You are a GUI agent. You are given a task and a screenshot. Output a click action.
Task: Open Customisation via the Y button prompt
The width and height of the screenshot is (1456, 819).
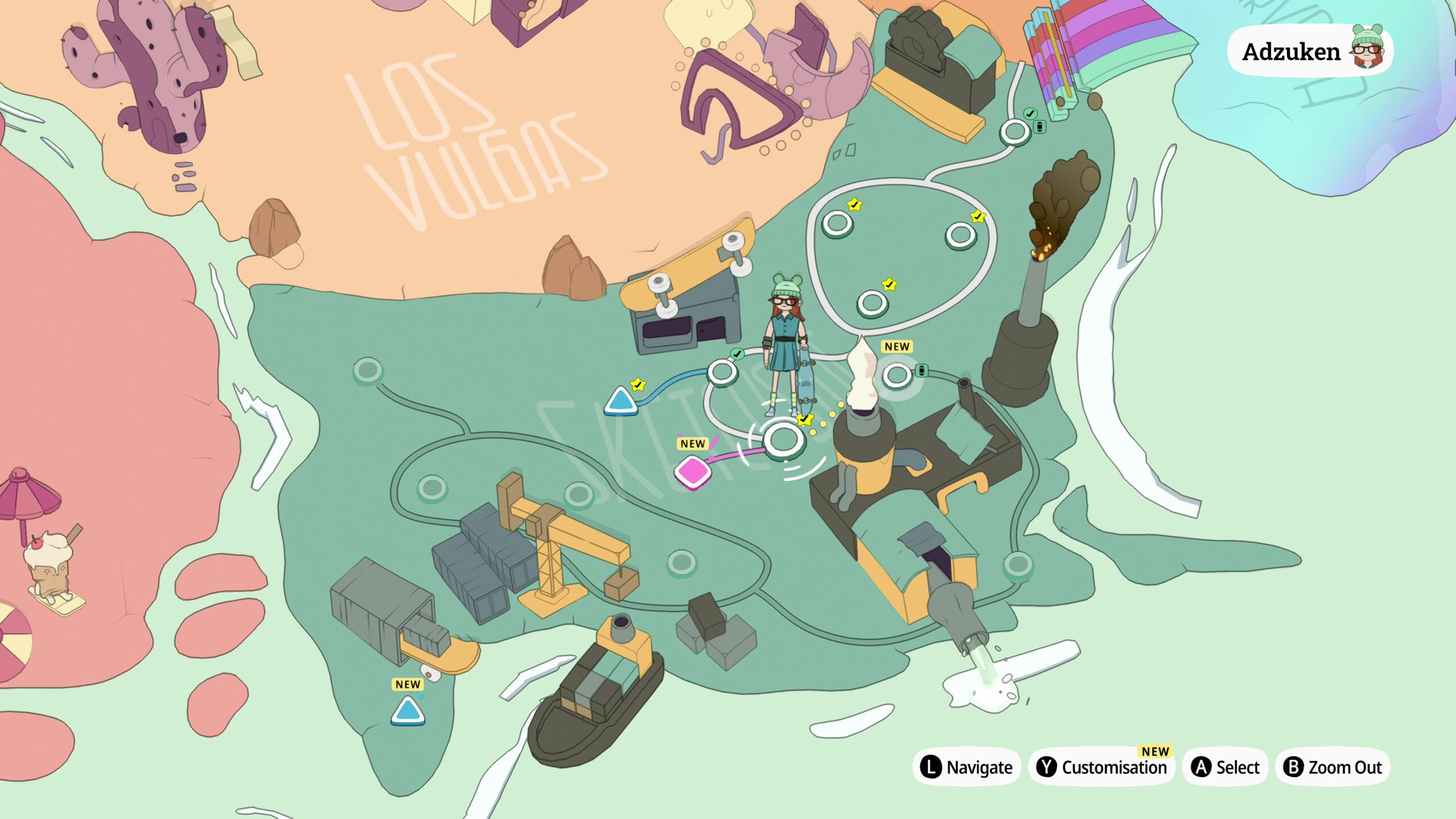click(1102, 767)
